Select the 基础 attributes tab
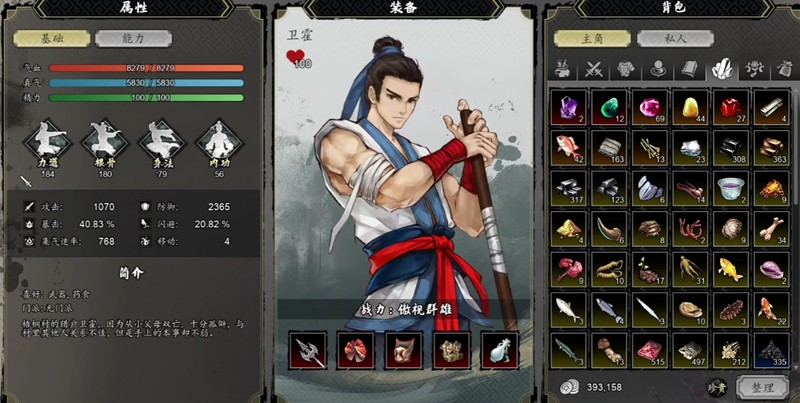 point(51,39)
